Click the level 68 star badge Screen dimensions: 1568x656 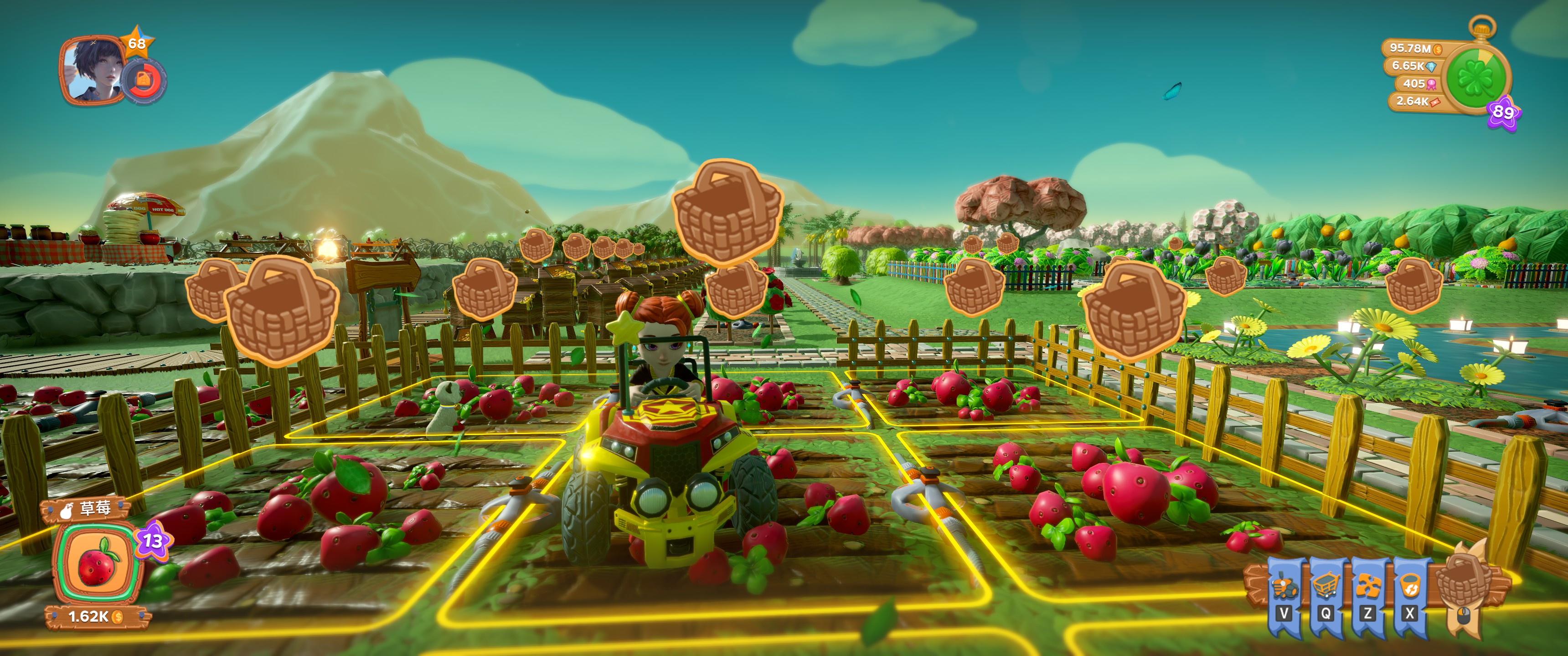click(x=136, y=43)
